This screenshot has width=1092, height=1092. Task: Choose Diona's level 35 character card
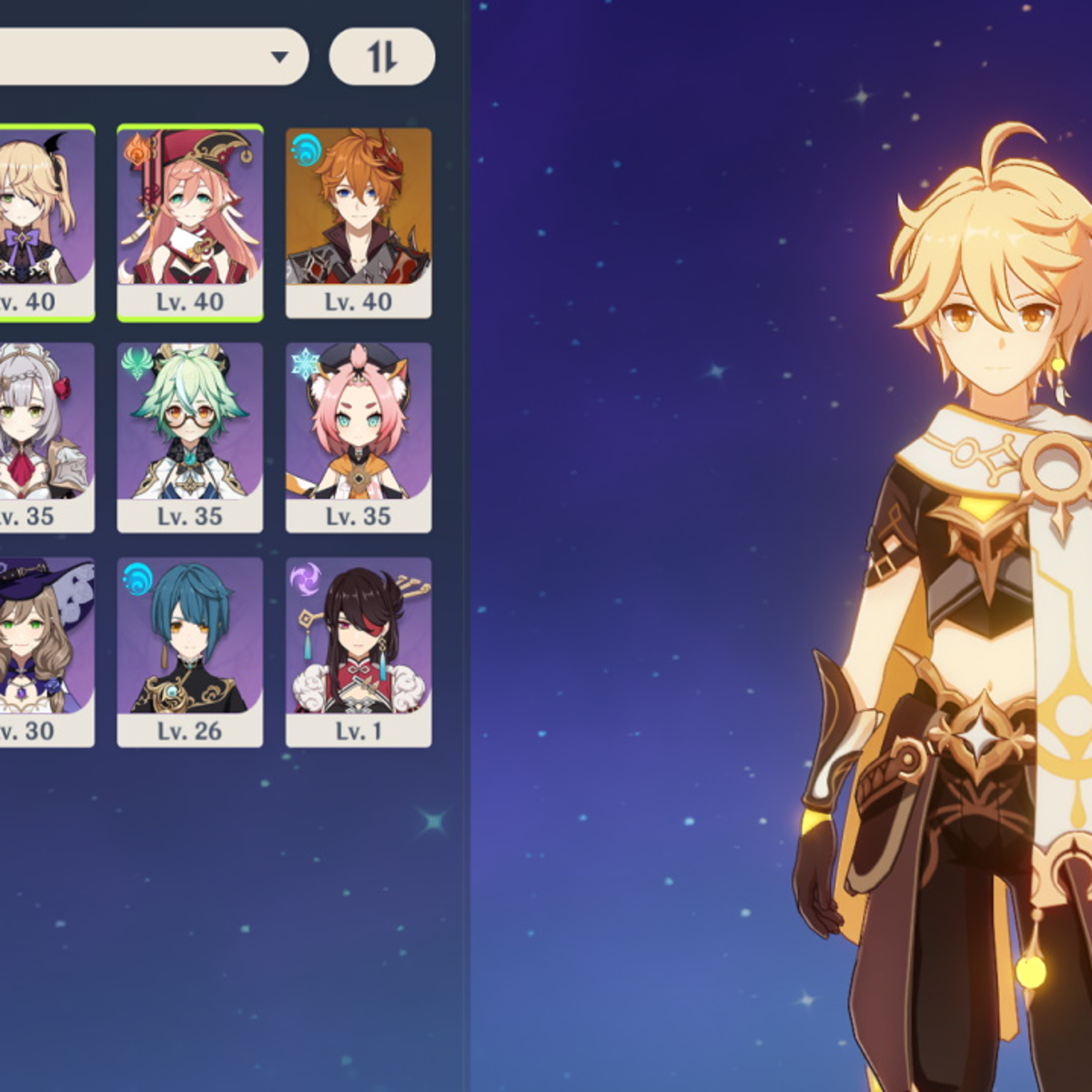coord(359,435)
